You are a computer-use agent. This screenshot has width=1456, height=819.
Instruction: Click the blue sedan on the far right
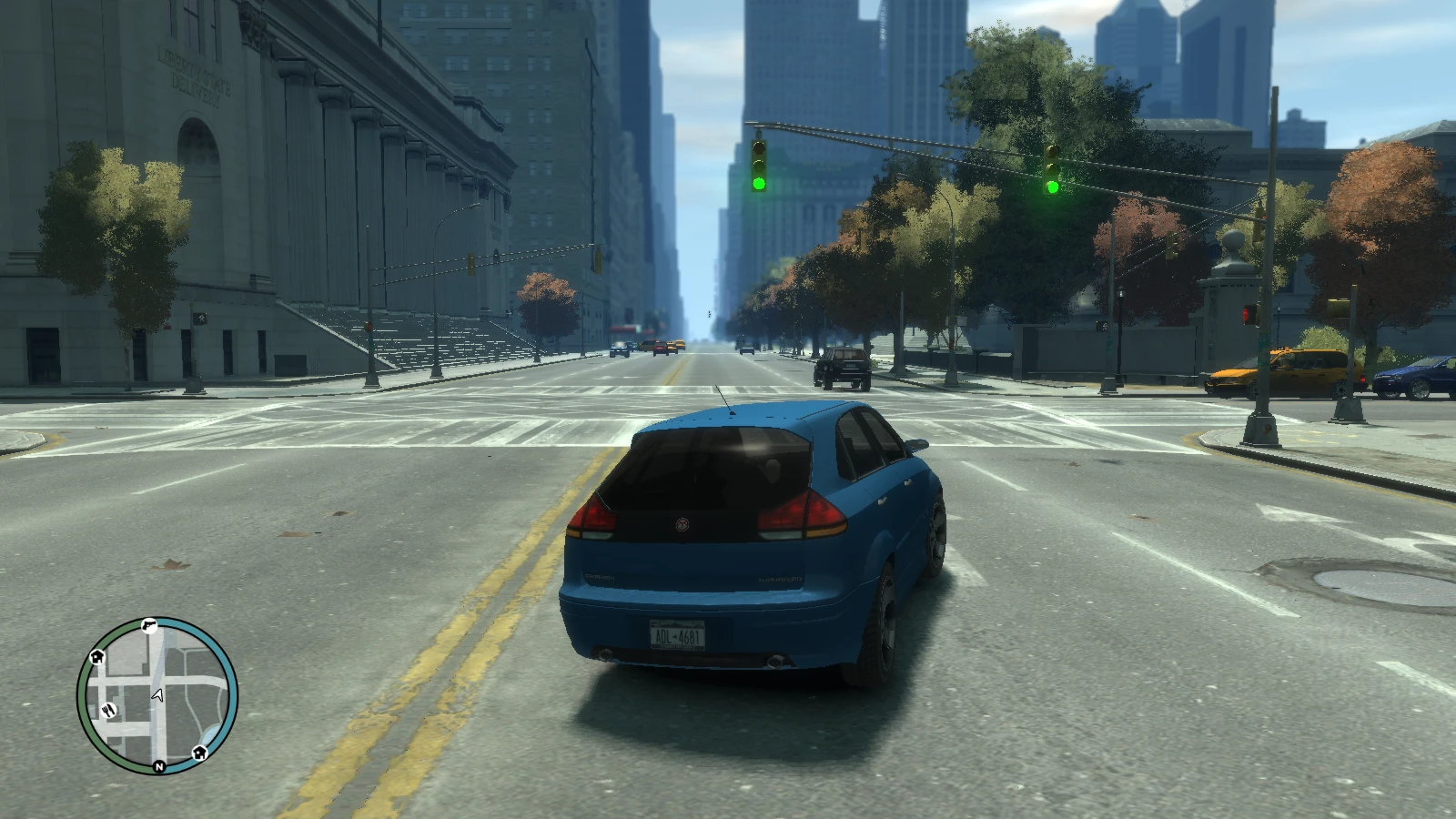(x=1413, y=378)
